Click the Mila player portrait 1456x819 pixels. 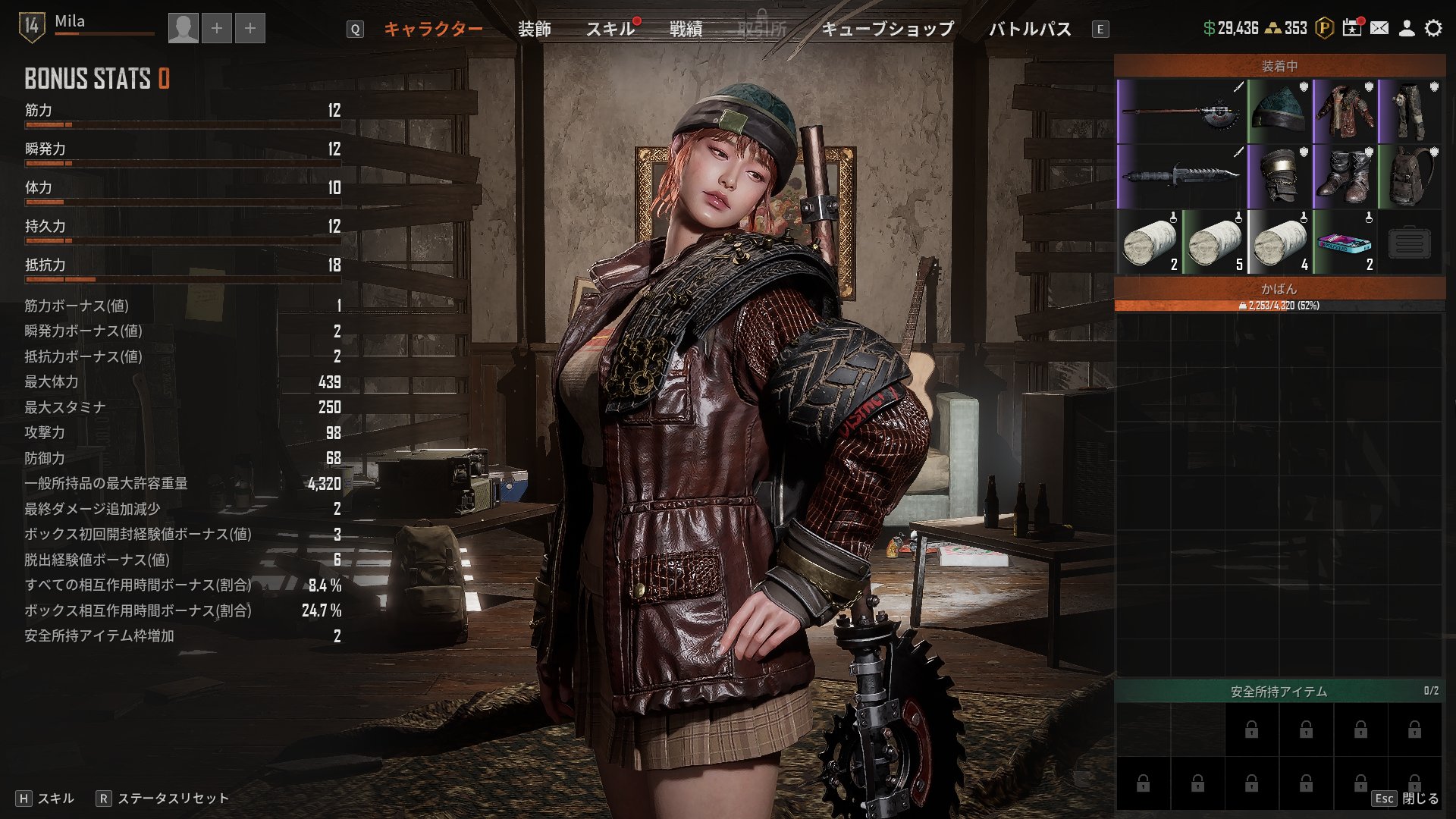pyautogui.click(x=183, y=29)
